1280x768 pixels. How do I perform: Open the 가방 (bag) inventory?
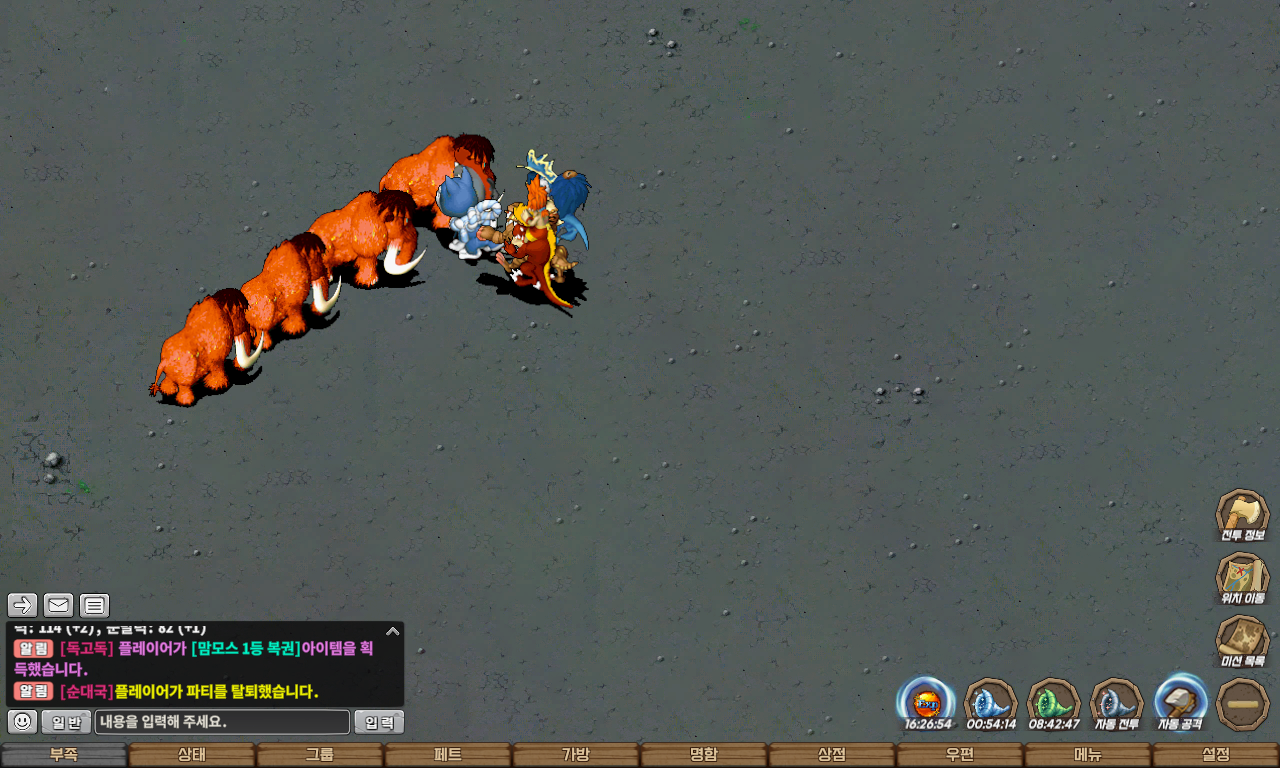[575, 755]
